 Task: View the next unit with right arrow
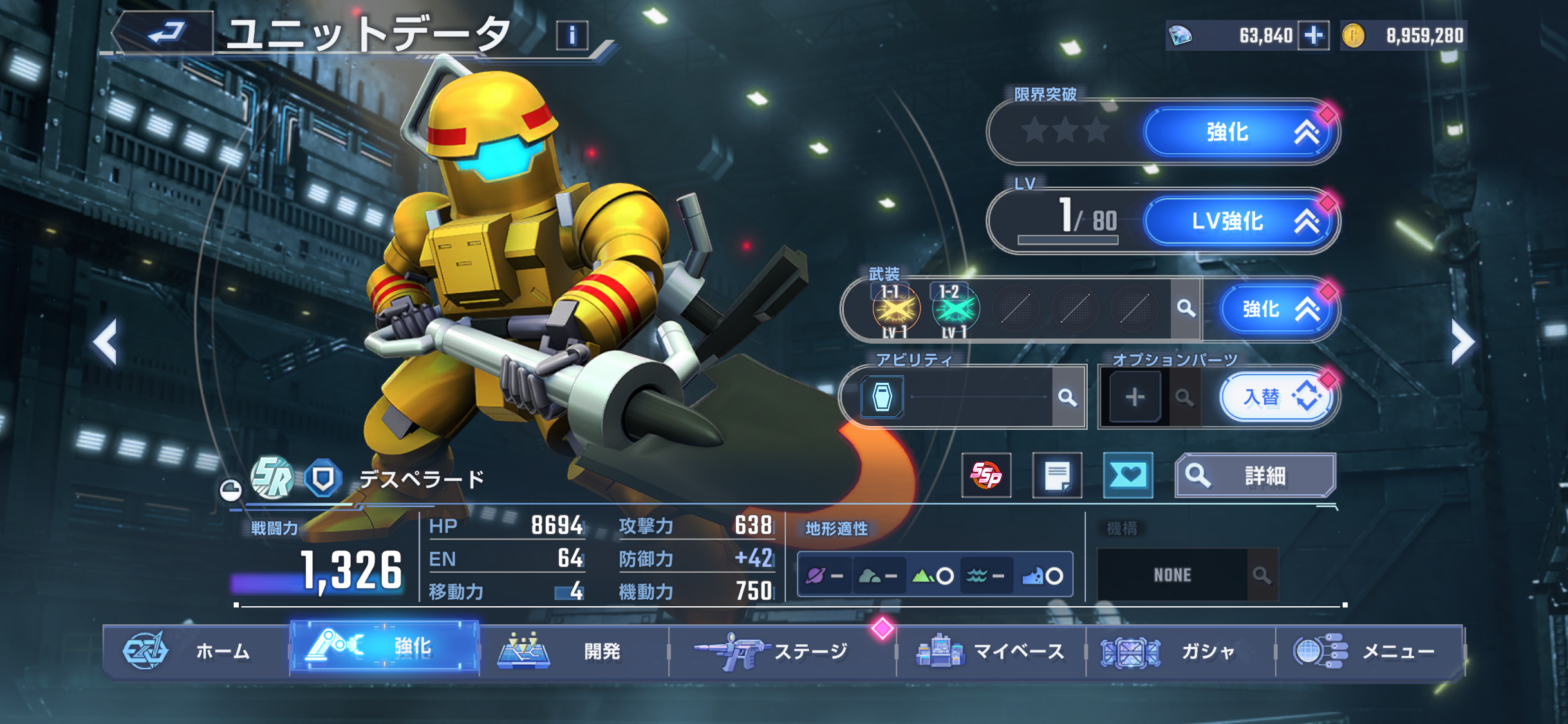coord(1462,342)
